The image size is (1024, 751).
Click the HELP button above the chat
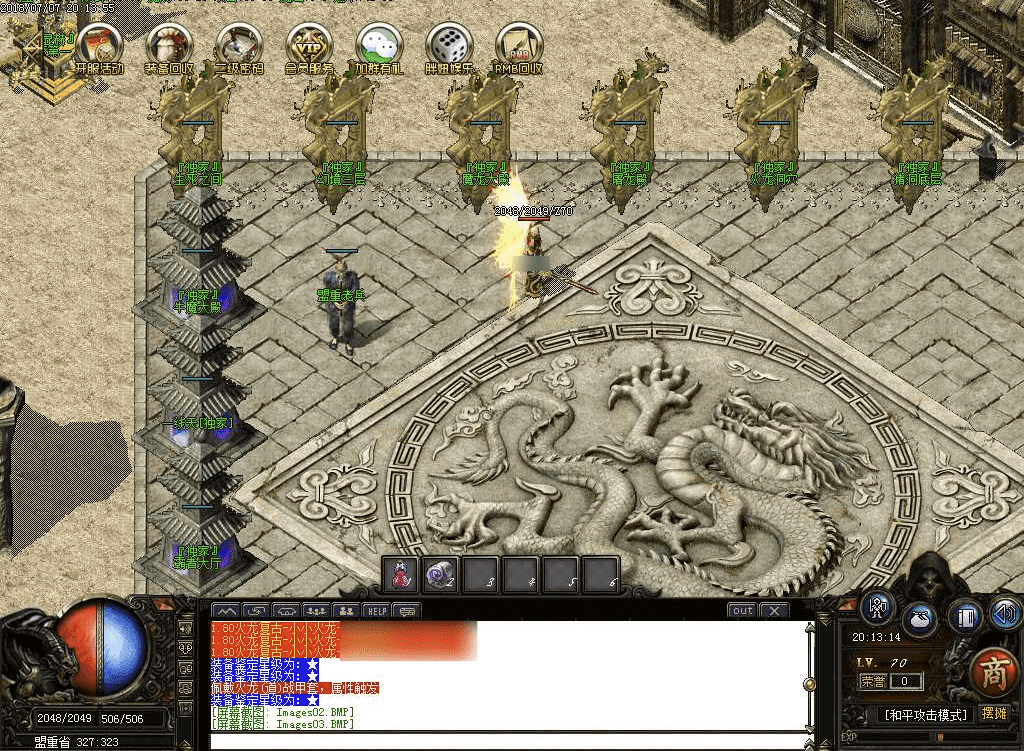376,610
